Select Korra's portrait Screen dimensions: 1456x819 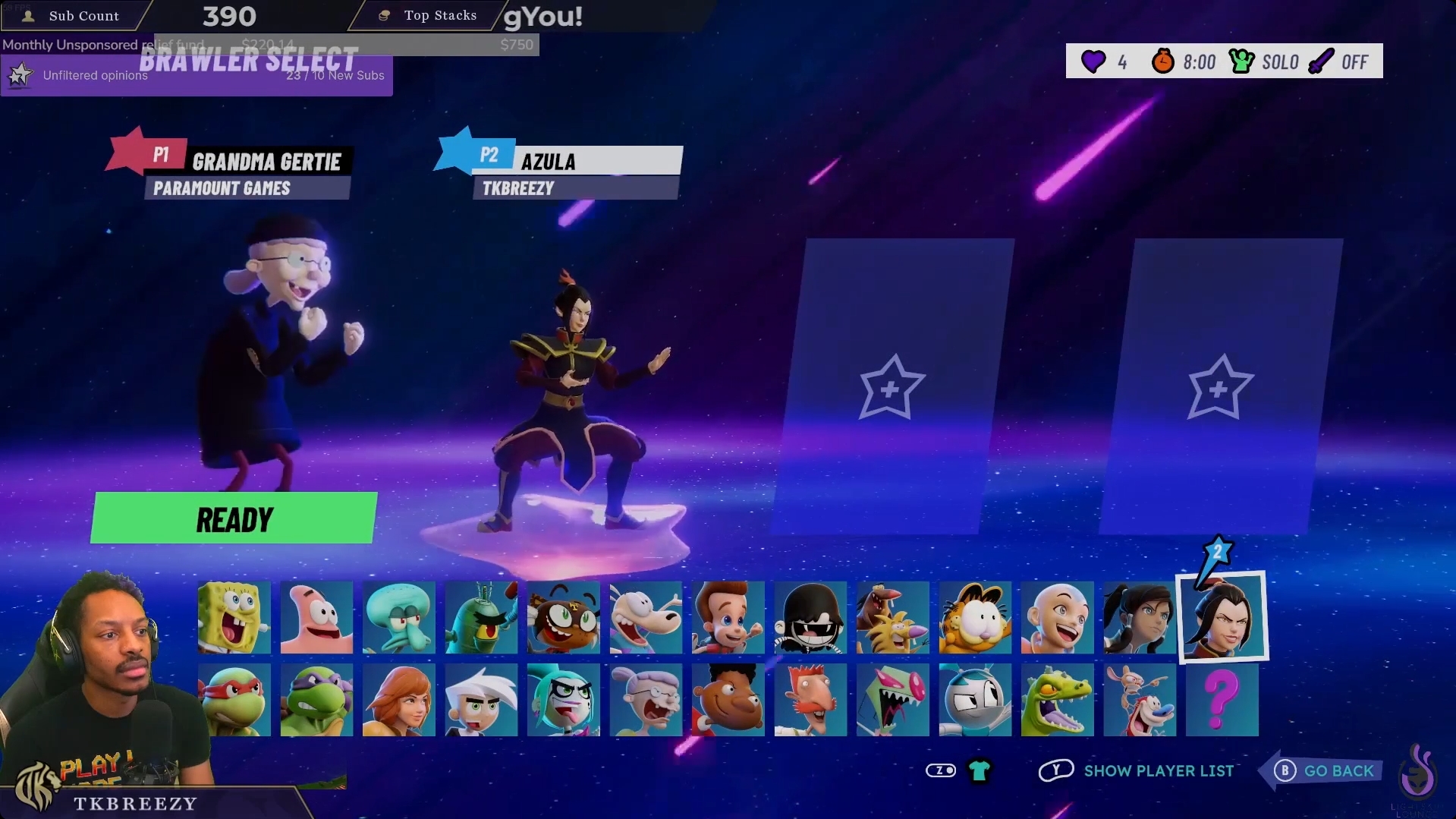1140,618
